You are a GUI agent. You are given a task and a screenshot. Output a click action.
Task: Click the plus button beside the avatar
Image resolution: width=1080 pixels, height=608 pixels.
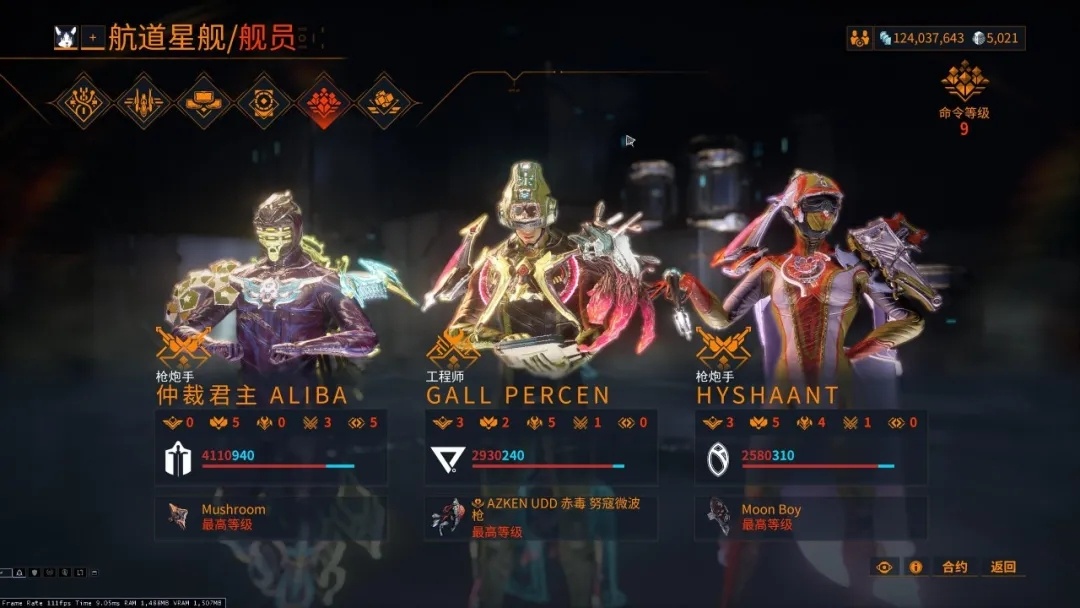pyautogui.click(x=93, y=38)
